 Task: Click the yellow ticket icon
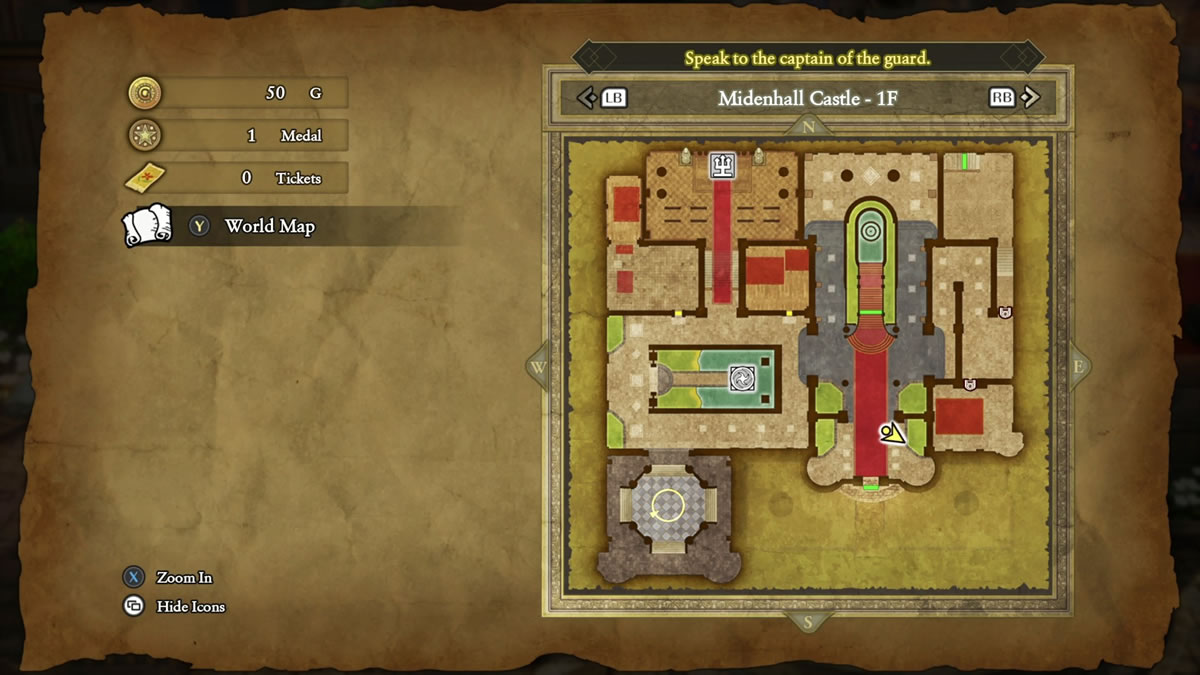[144, 178]
